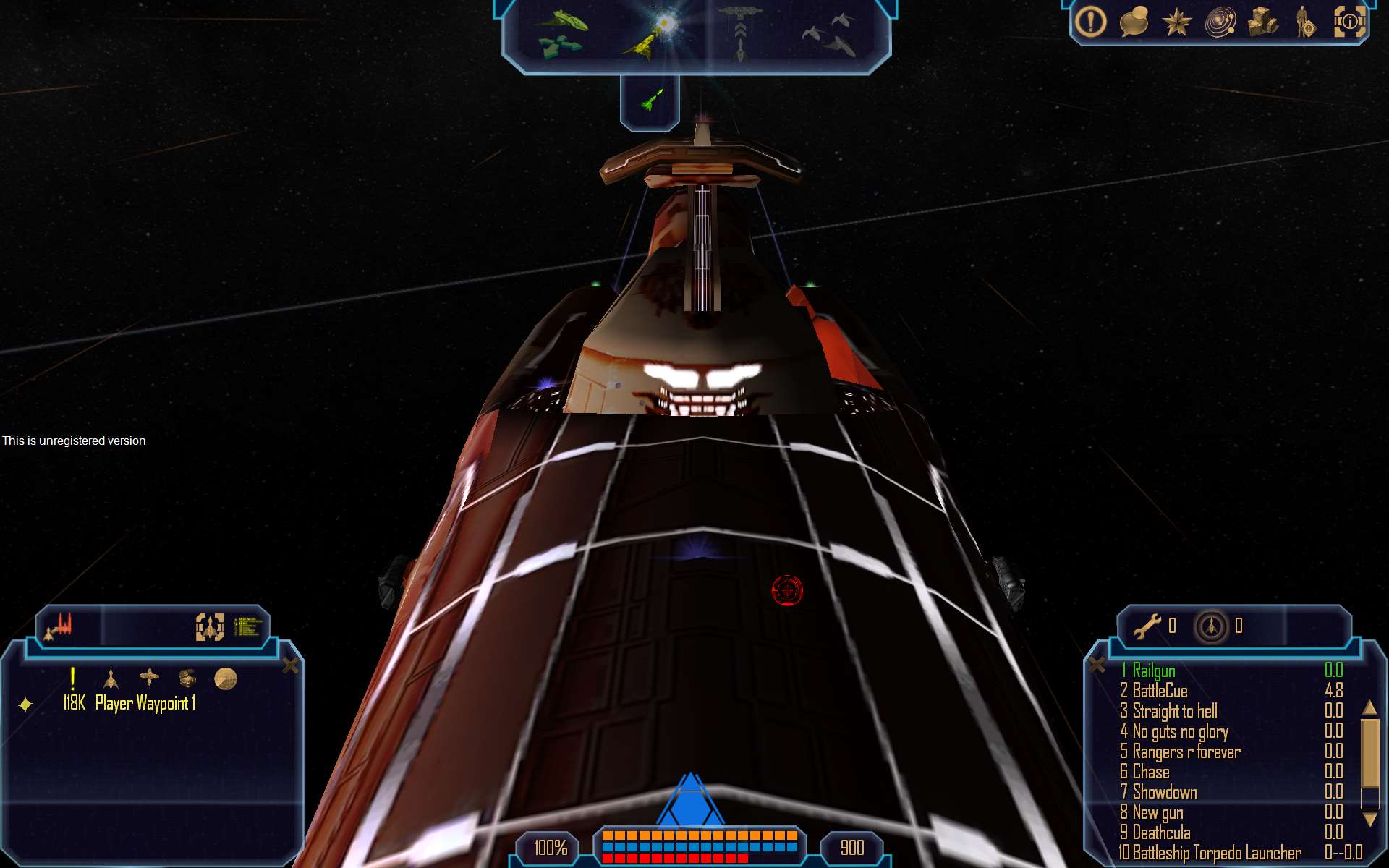Open the exclamation mark alerts icon
Screen dimensions: 1389x868
click(x=1090, y=22)
